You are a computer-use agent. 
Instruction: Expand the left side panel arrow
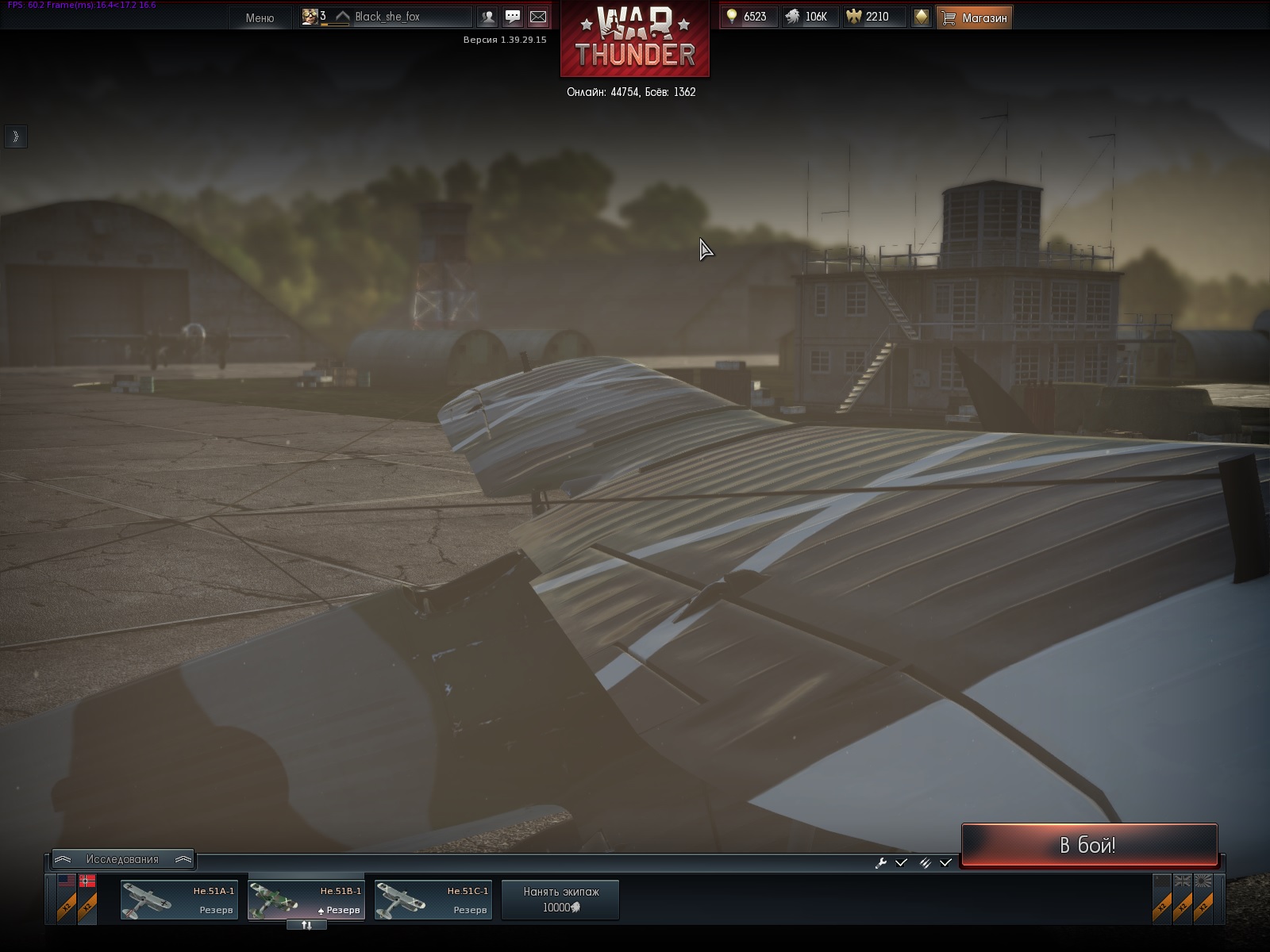[15, 136]
